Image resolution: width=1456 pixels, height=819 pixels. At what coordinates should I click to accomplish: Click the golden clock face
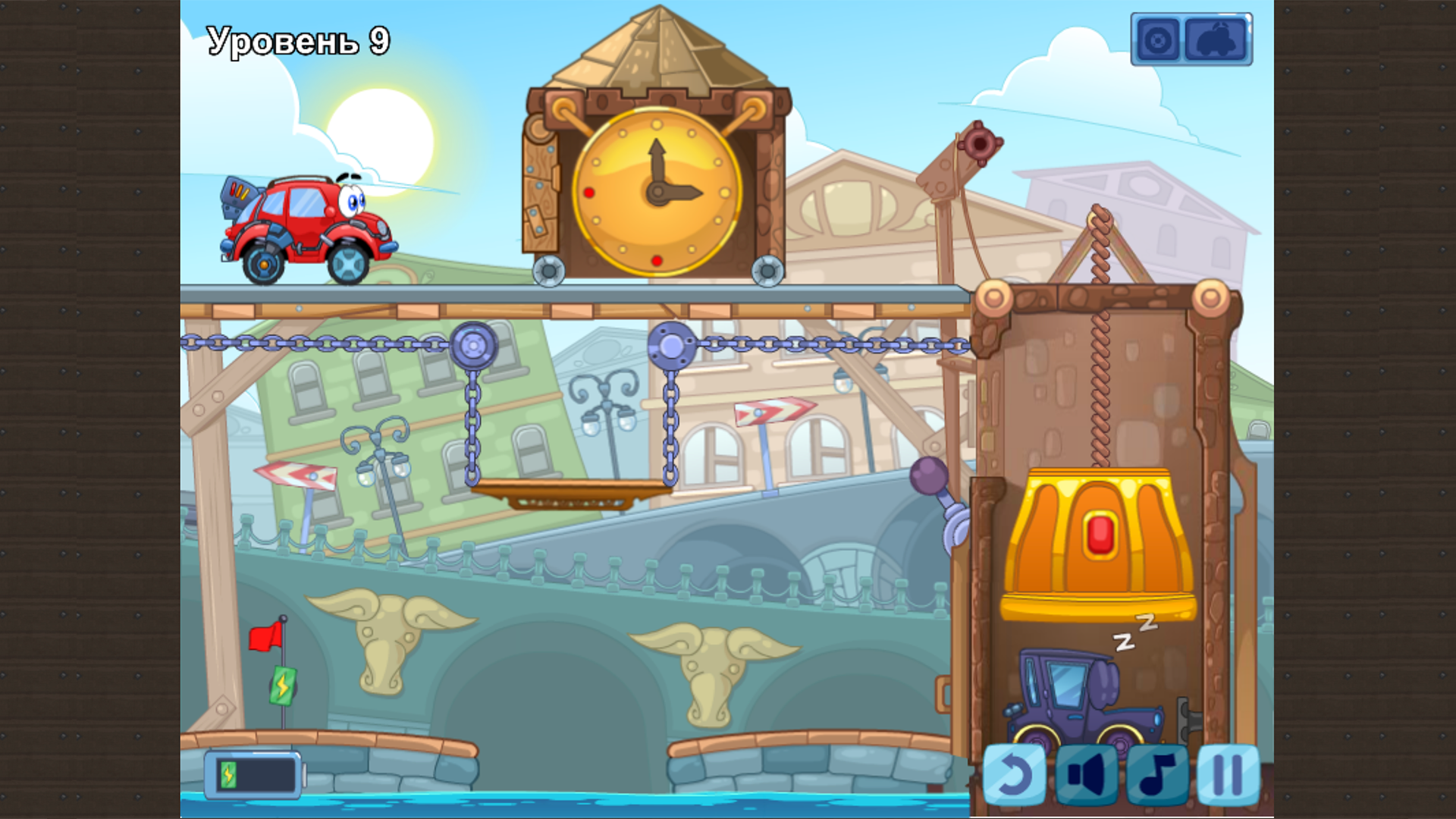click(658, 193)
